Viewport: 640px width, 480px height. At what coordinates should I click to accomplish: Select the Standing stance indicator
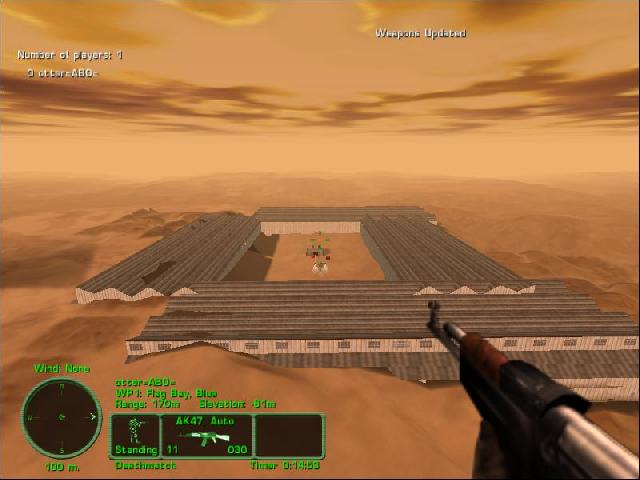pos(135,436)
